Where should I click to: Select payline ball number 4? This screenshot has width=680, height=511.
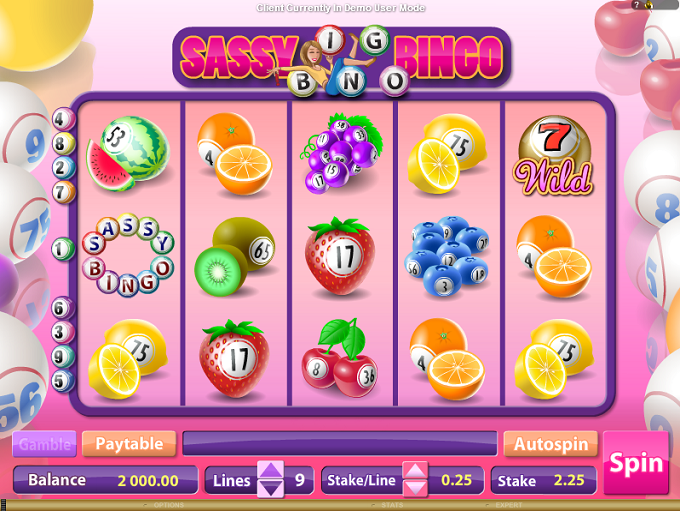64,119
